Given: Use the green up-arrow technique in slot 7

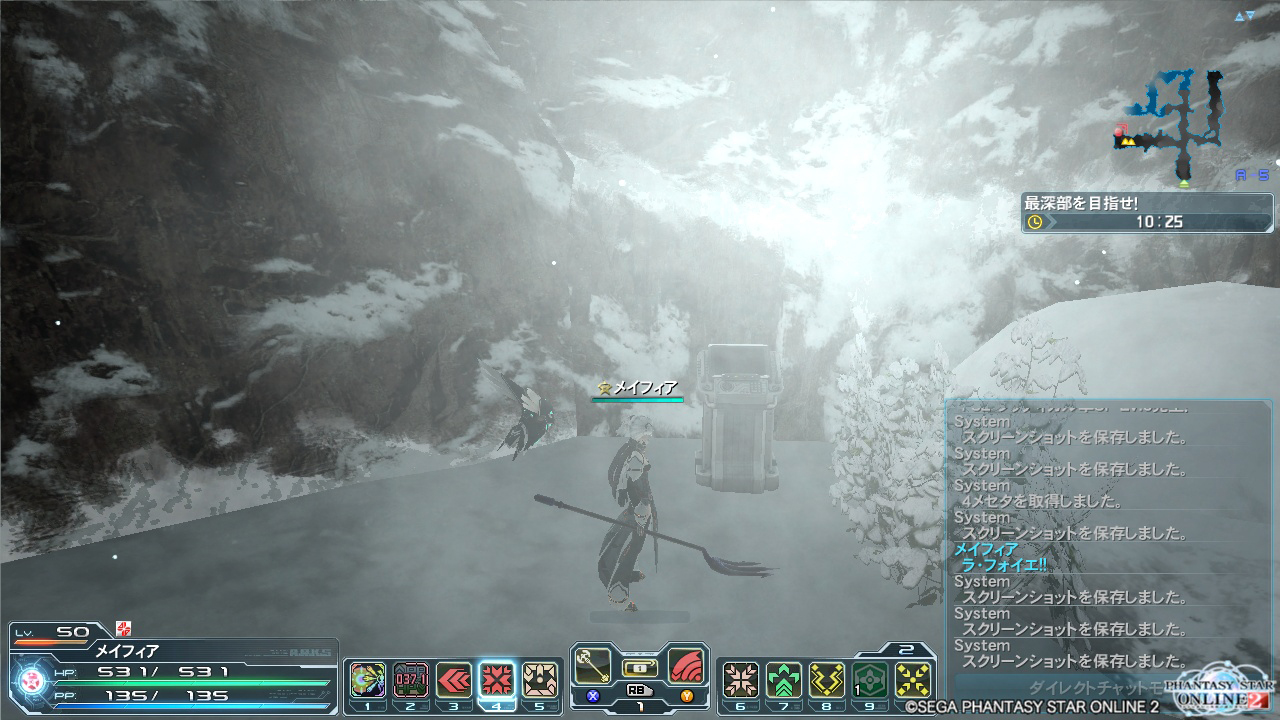Looking at the screenshot, I should click(784, 680).
